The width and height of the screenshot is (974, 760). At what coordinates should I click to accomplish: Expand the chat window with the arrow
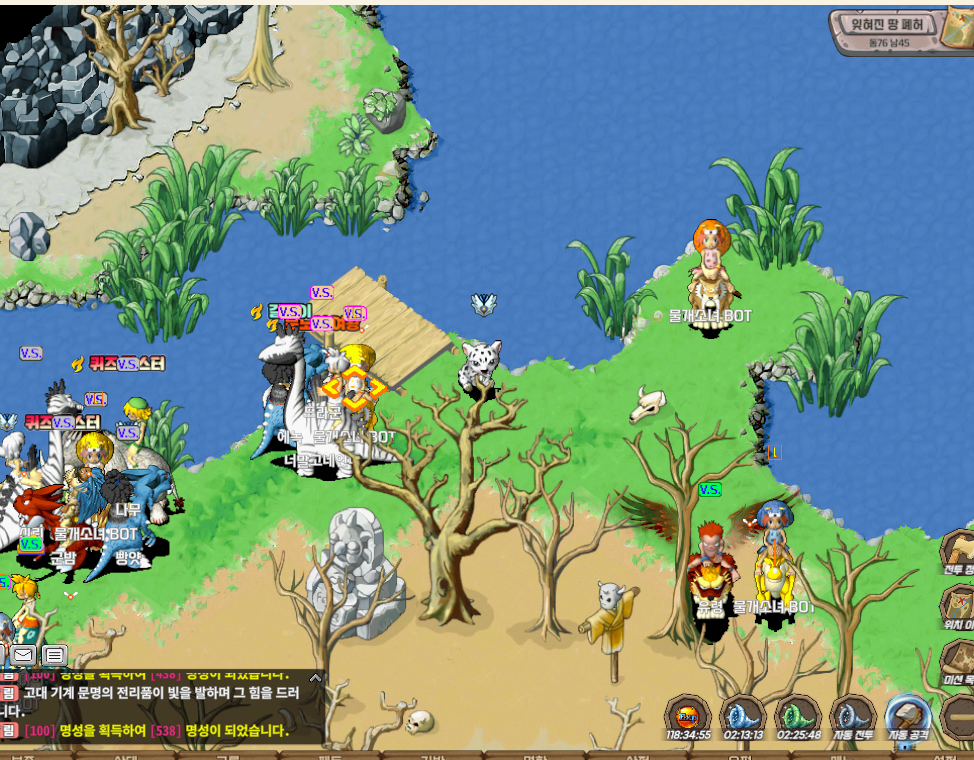(x=316, y=677)
